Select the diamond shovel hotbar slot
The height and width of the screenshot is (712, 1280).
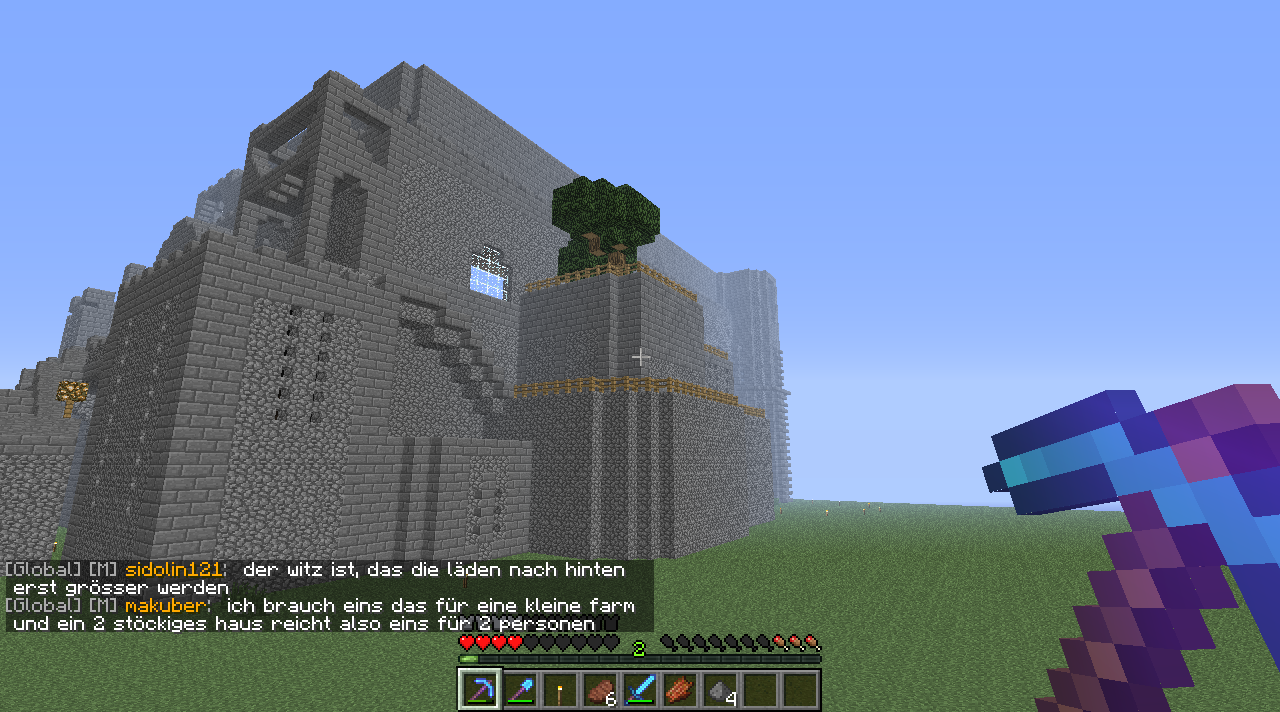click(x=520, y=690)
